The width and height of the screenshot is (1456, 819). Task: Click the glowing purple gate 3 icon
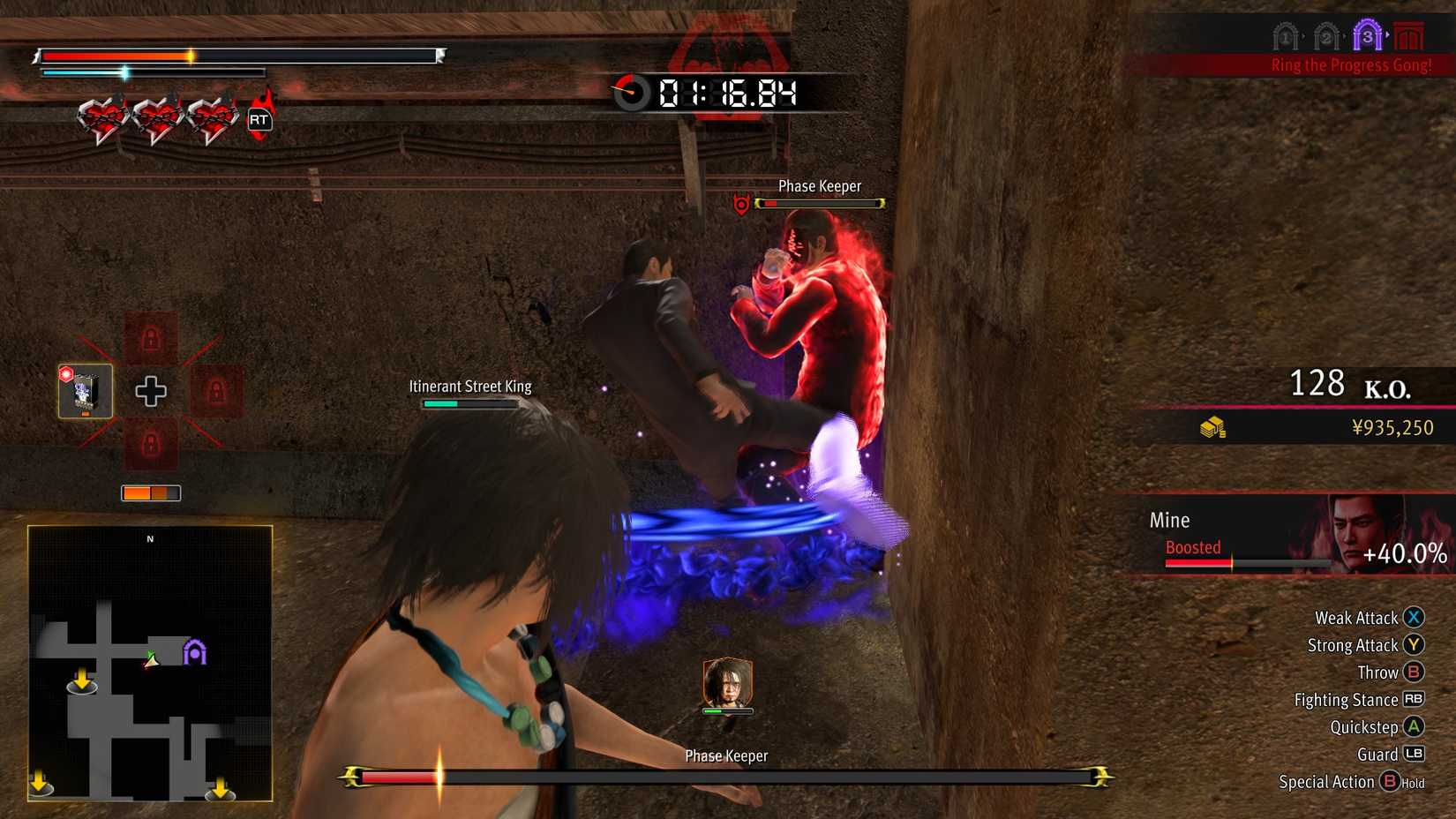click(1368, 35)
